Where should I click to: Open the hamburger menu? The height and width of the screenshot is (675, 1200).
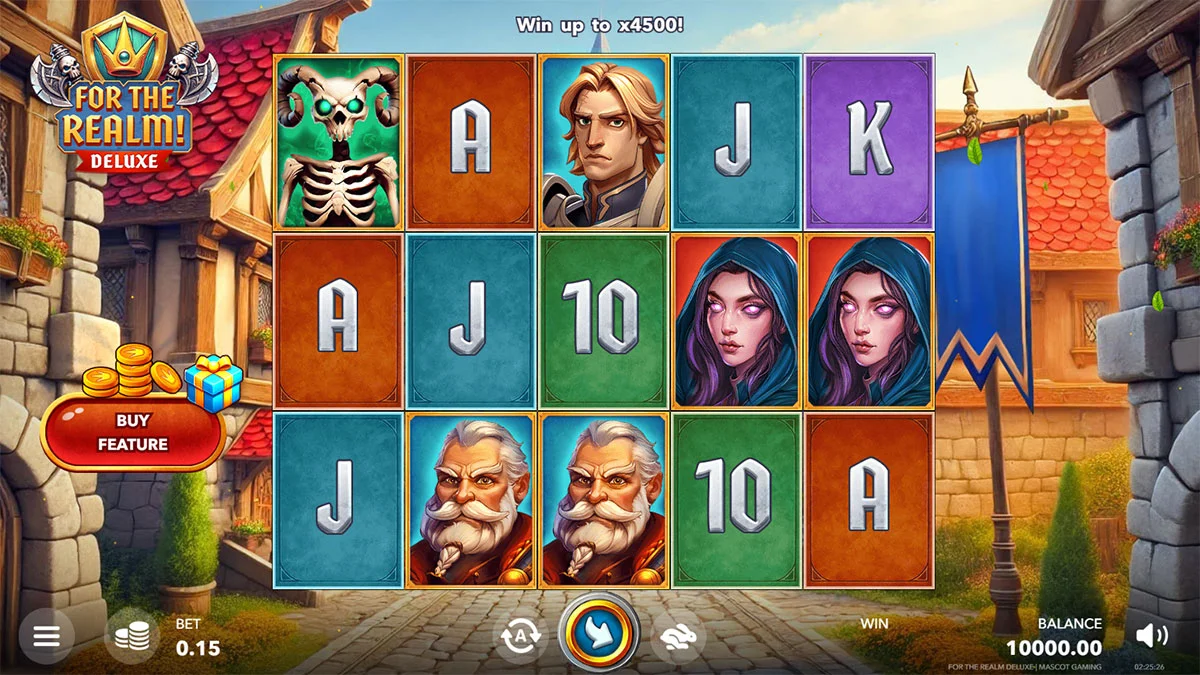46,636
